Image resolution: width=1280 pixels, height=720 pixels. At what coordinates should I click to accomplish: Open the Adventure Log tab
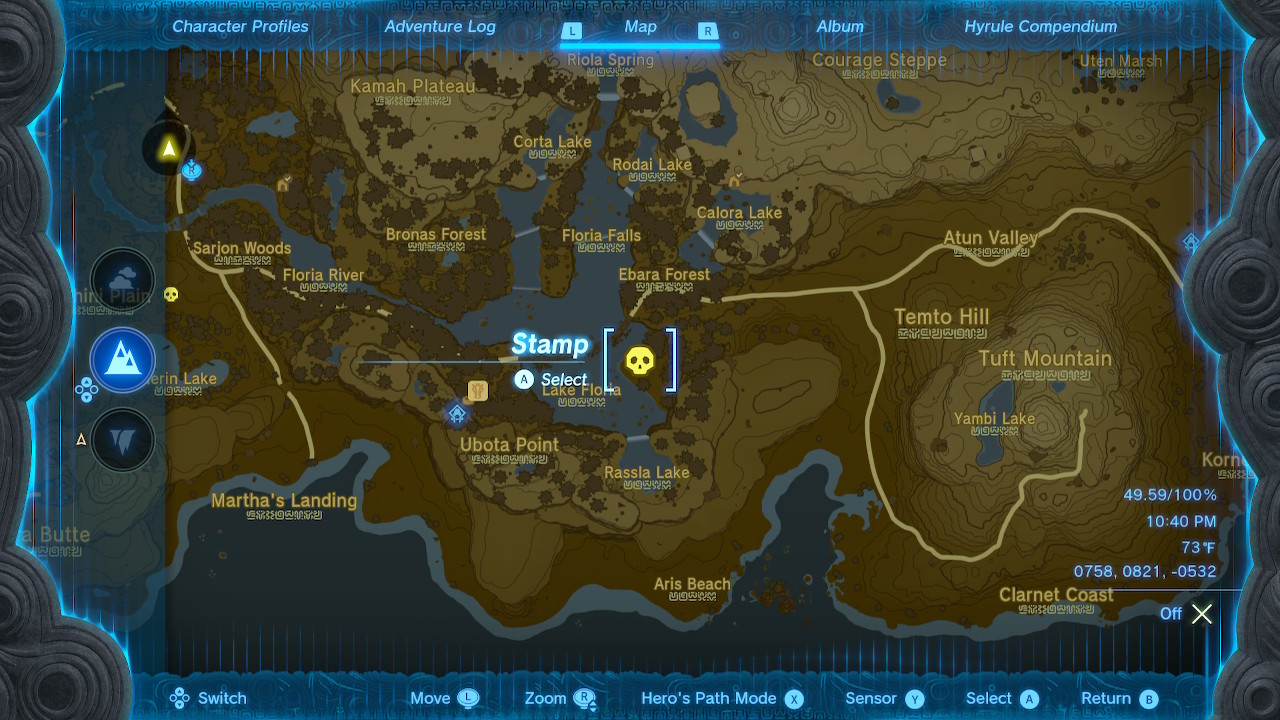[x=440, y=26]
